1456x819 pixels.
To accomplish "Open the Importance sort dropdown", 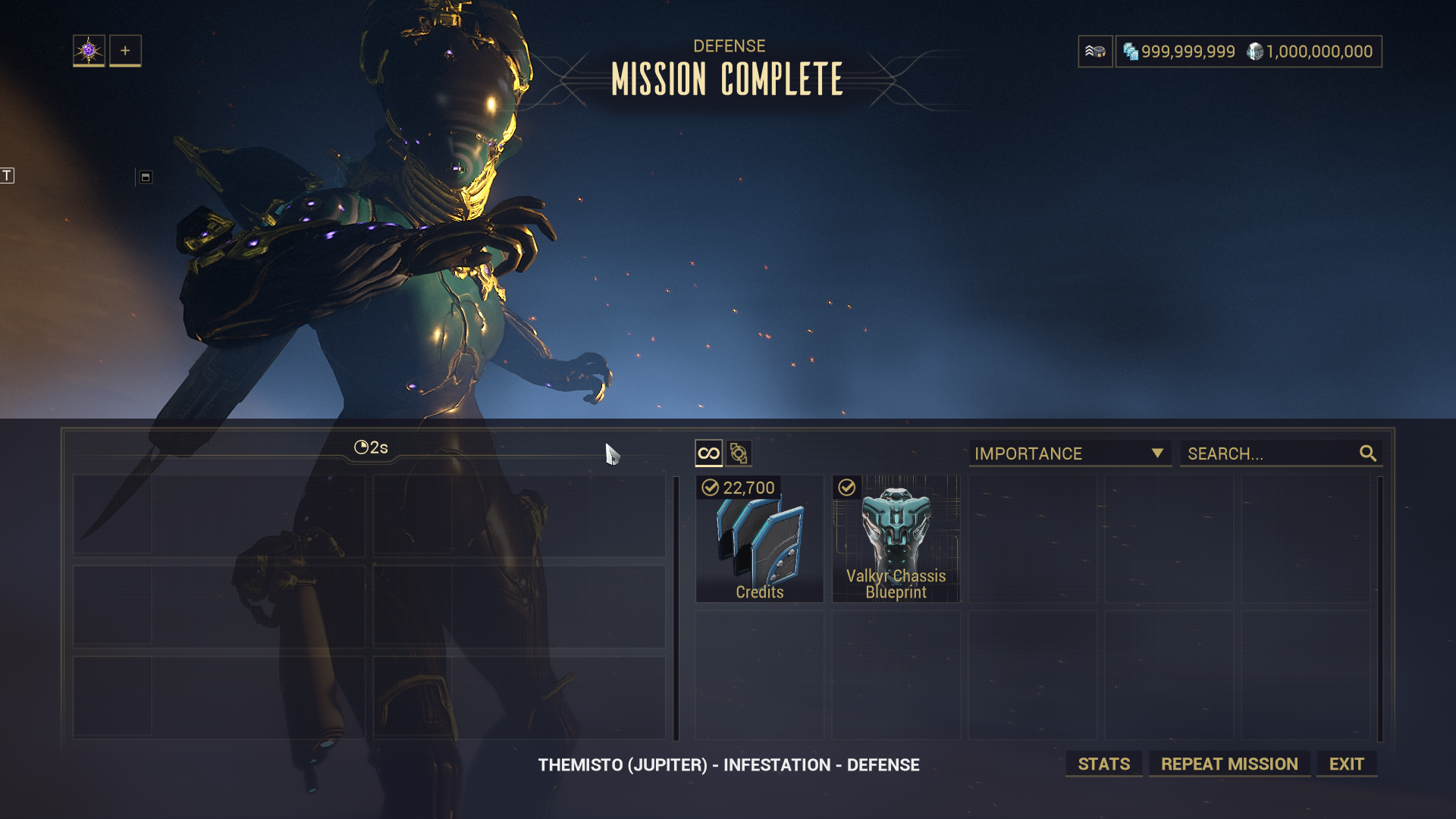I will point(1069,453).
